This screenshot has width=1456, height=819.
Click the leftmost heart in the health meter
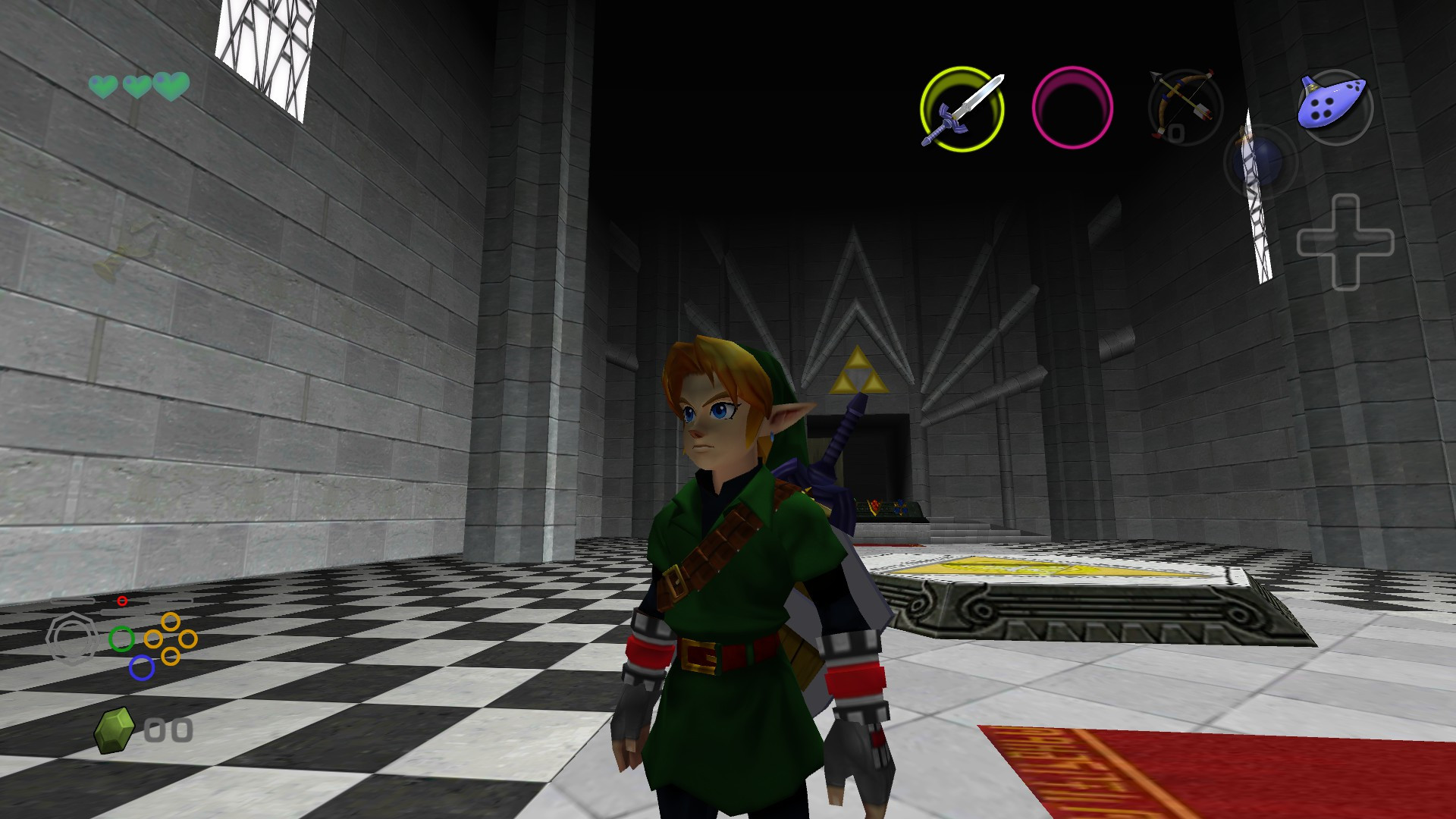click(x=103, y=85)
